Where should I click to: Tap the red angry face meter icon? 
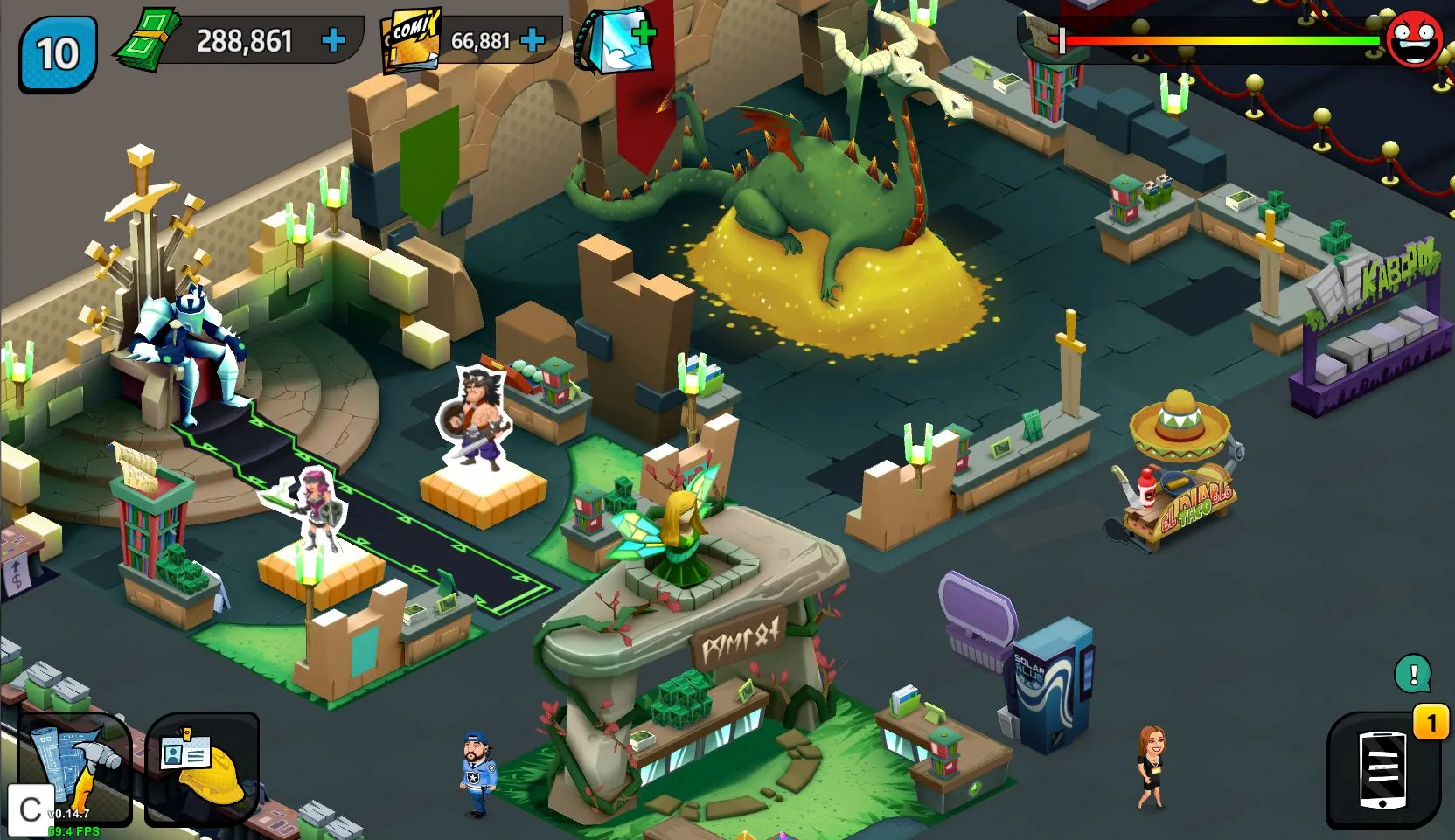pos(1415,39)
